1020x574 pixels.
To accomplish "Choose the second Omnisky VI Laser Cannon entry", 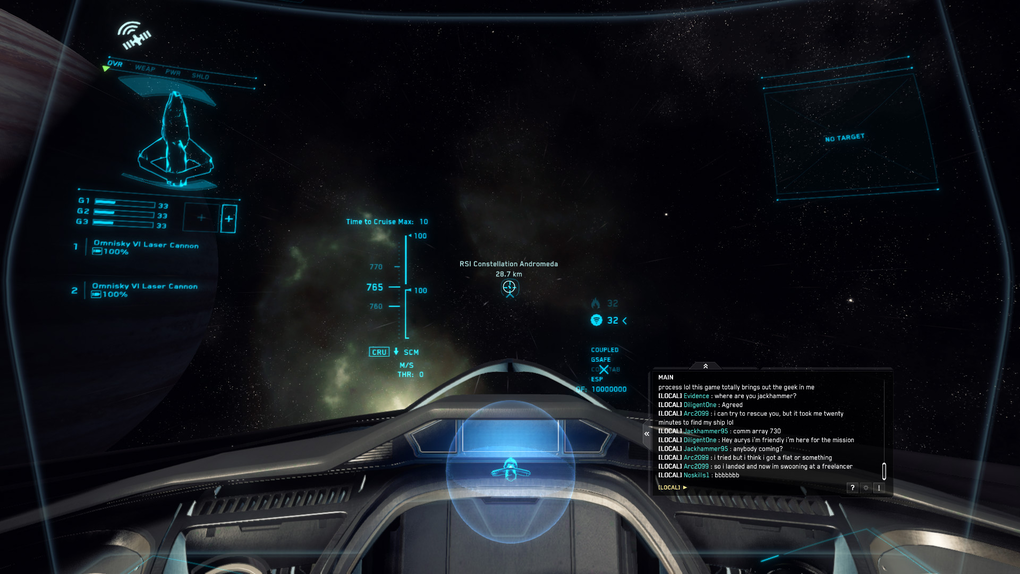I will tap(144, 286).
